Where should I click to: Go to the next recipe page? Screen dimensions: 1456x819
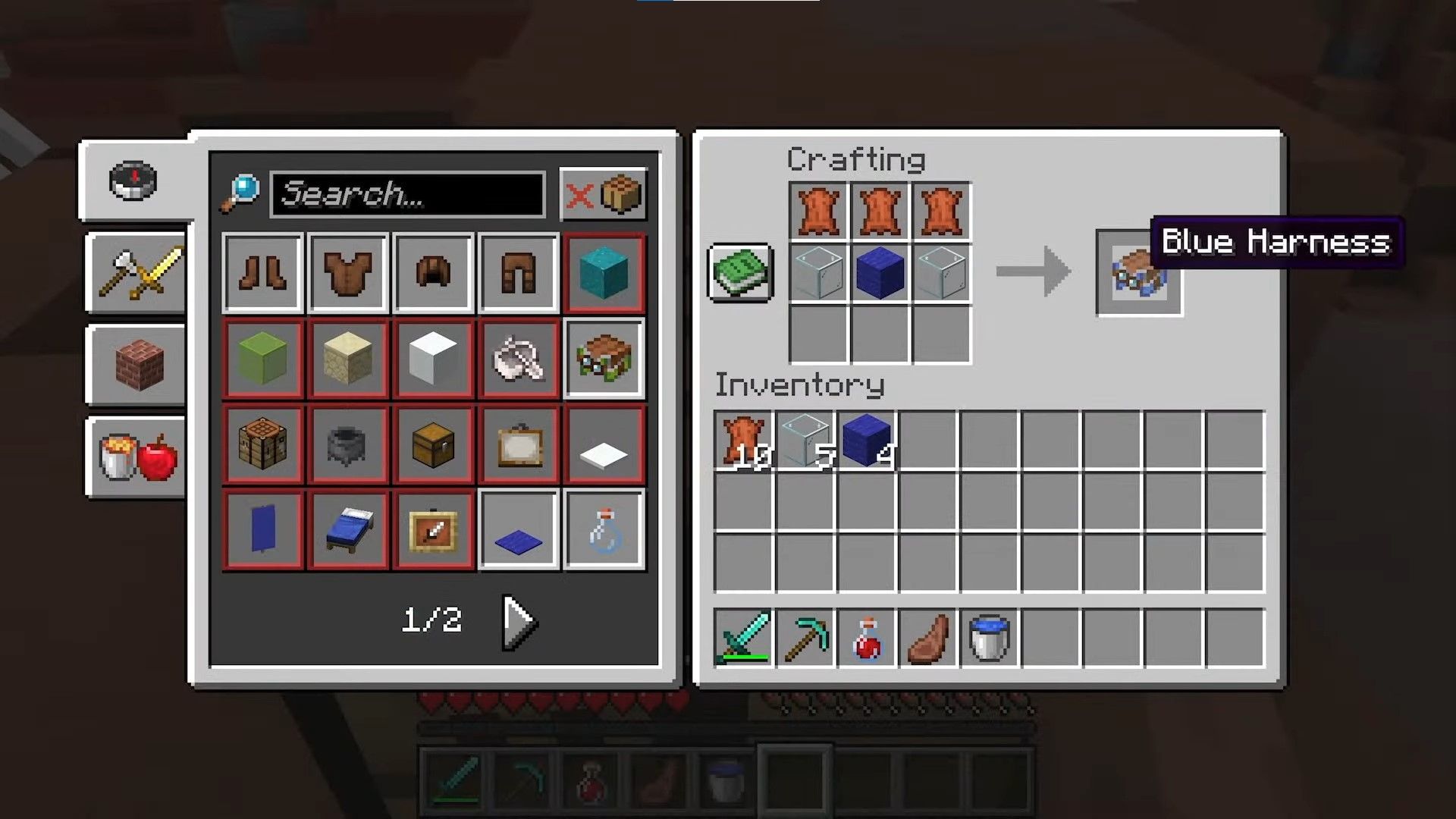519,622
